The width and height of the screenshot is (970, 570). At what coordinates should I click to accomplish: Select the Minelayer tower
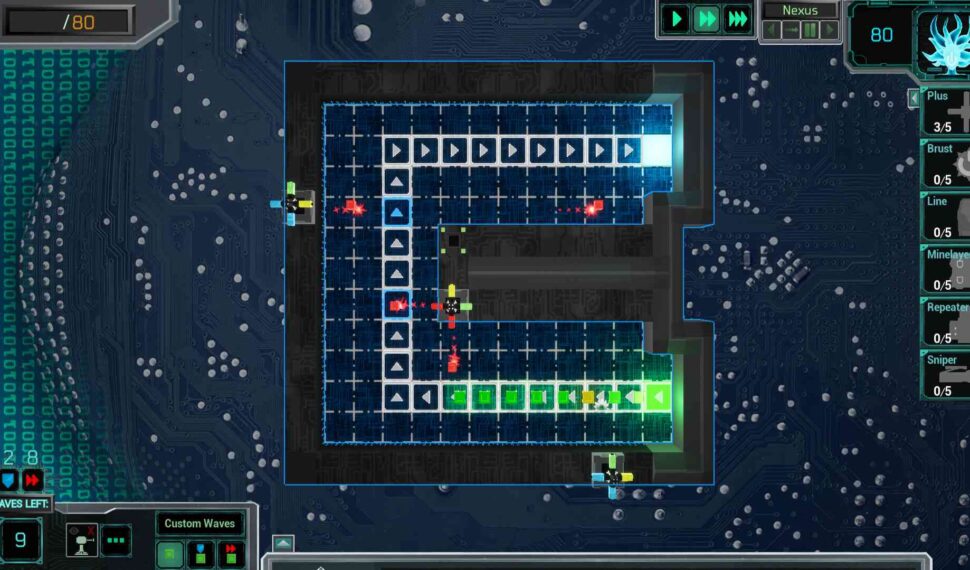coord(946,267)
